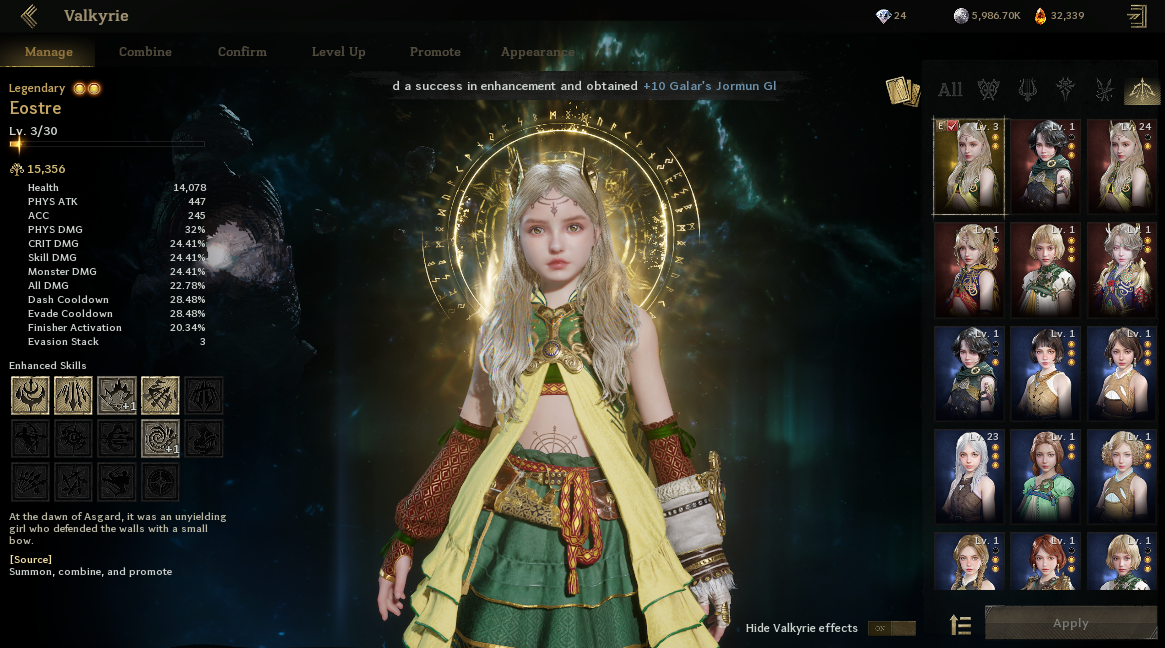
Task: Inspect the spiral whirlwind enhanced skill
Action: point(160,438)
